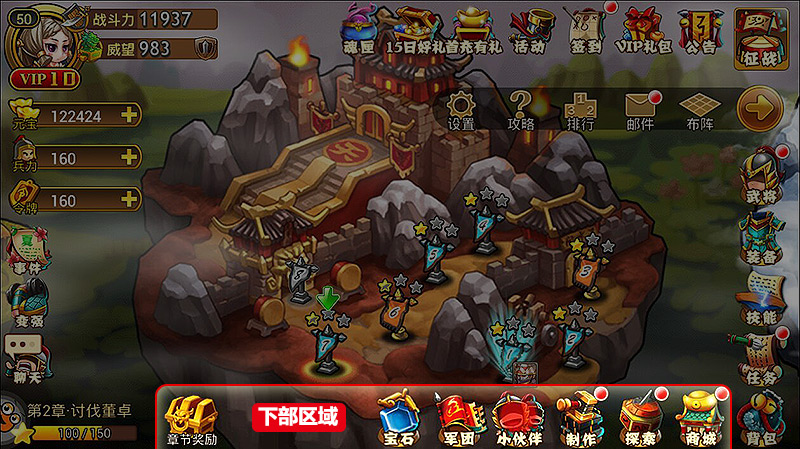Click the orange arrow collapse button
800x449 pixels.
click(759, 108)
